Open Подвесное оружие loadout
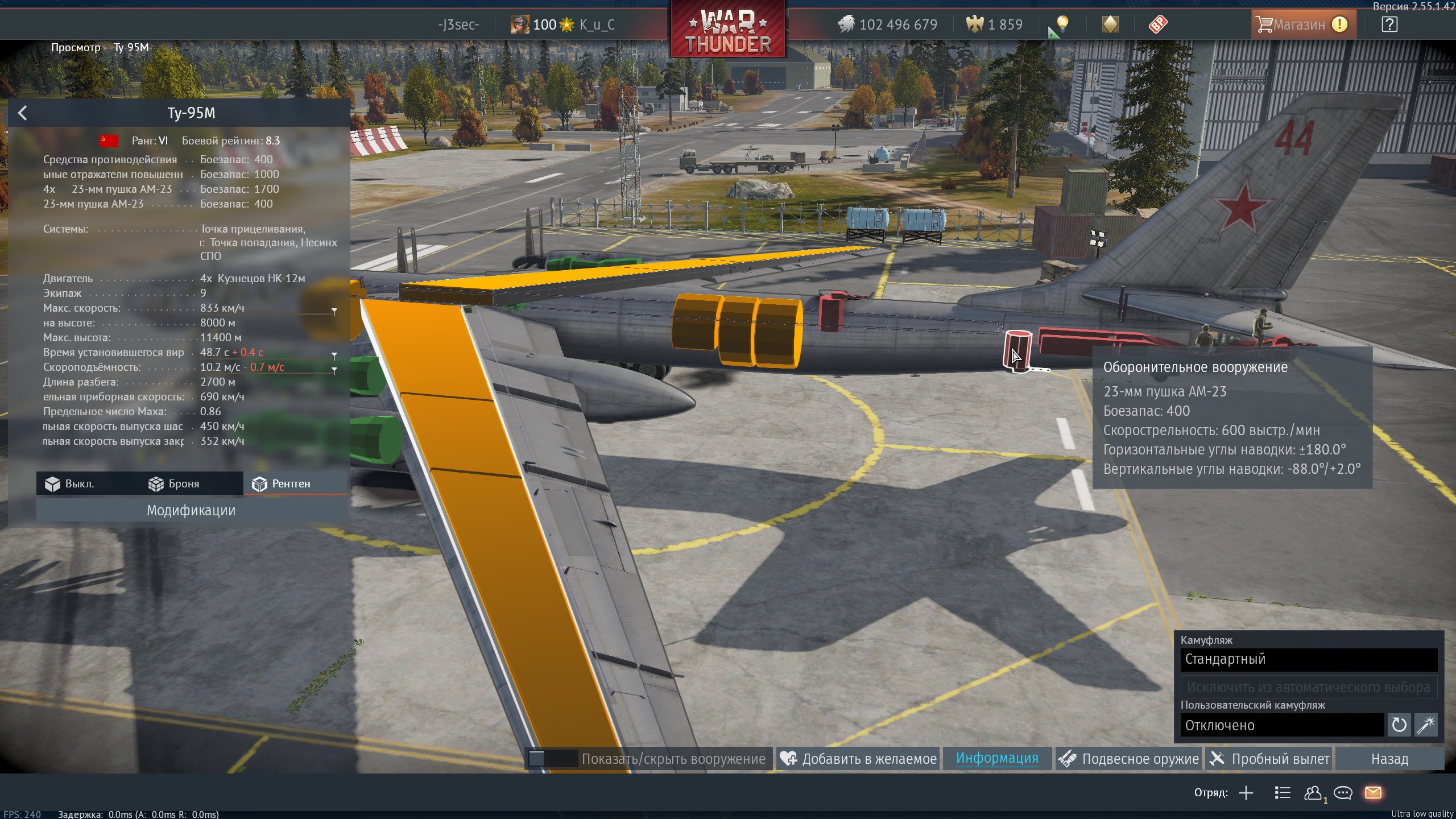Viewport: 1456px width, 819px height. 1128,759
